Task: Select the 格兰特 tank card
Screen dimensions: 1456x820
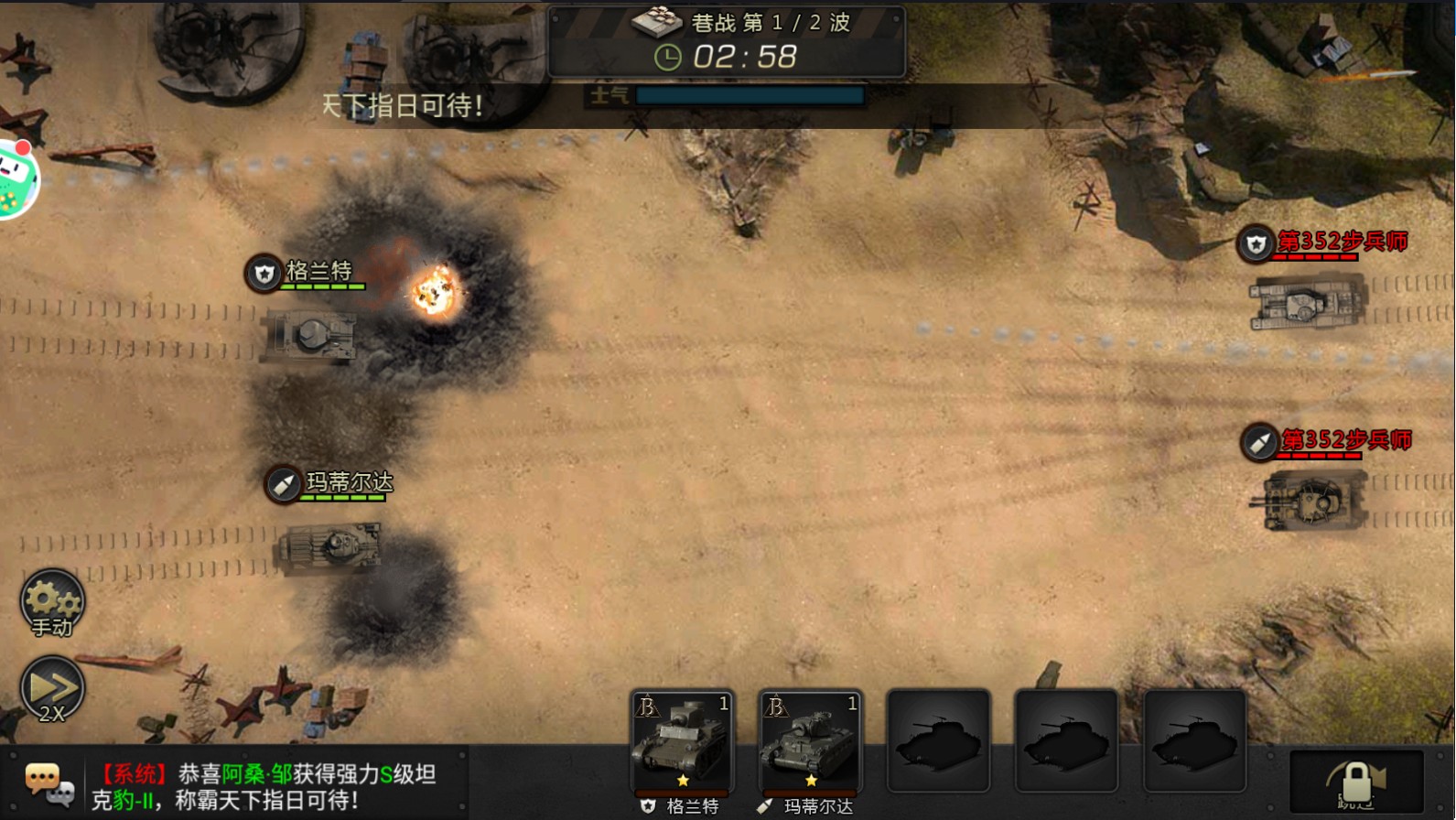Action: [683, 741]
